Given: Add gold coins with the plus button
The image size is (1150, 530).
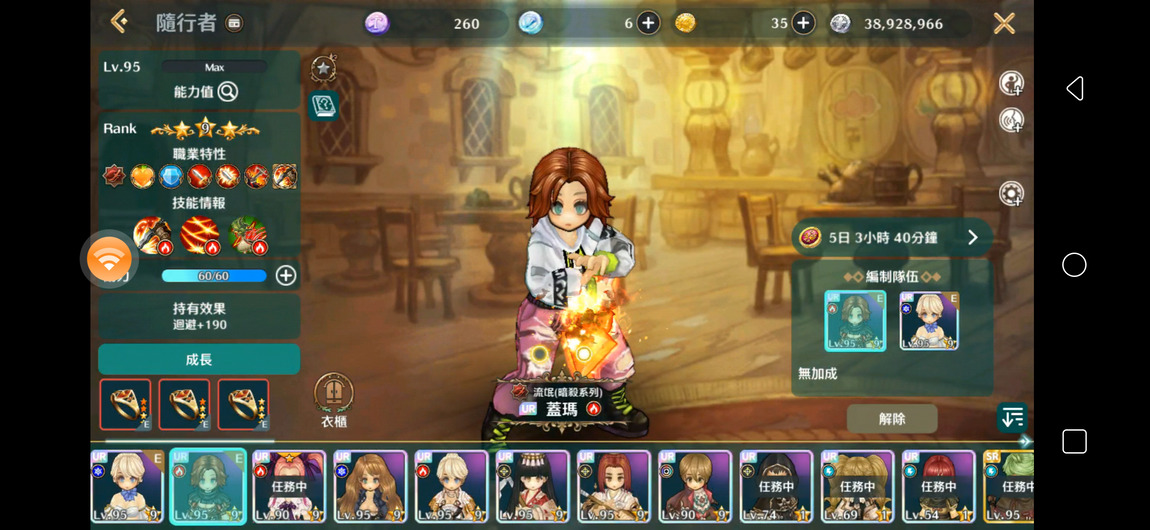Looking at the screenshot, I should click(x=803, y=23).
